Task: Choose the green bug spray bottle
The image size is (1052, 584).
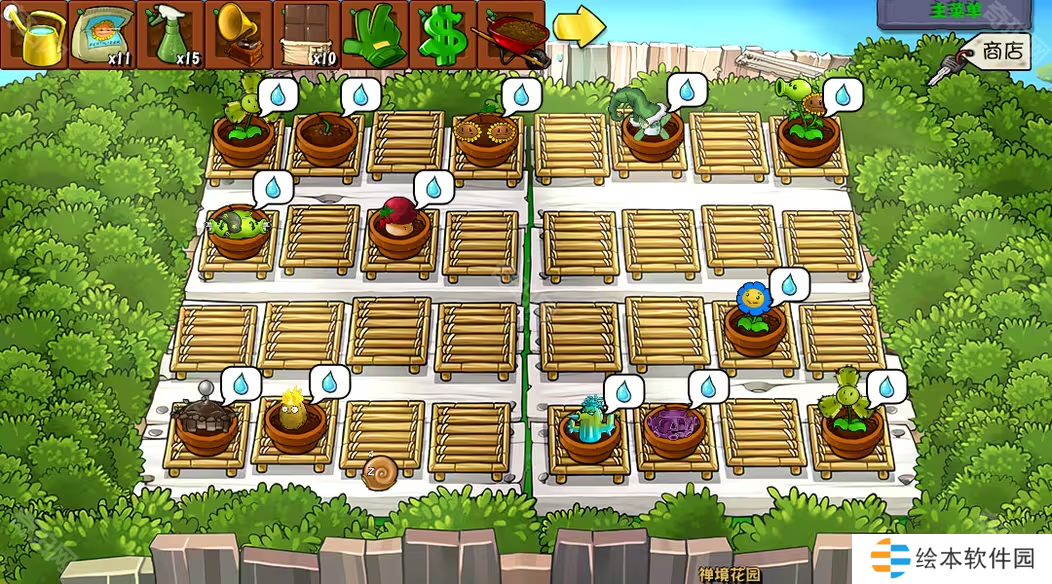Action: [x=170, y=36]
